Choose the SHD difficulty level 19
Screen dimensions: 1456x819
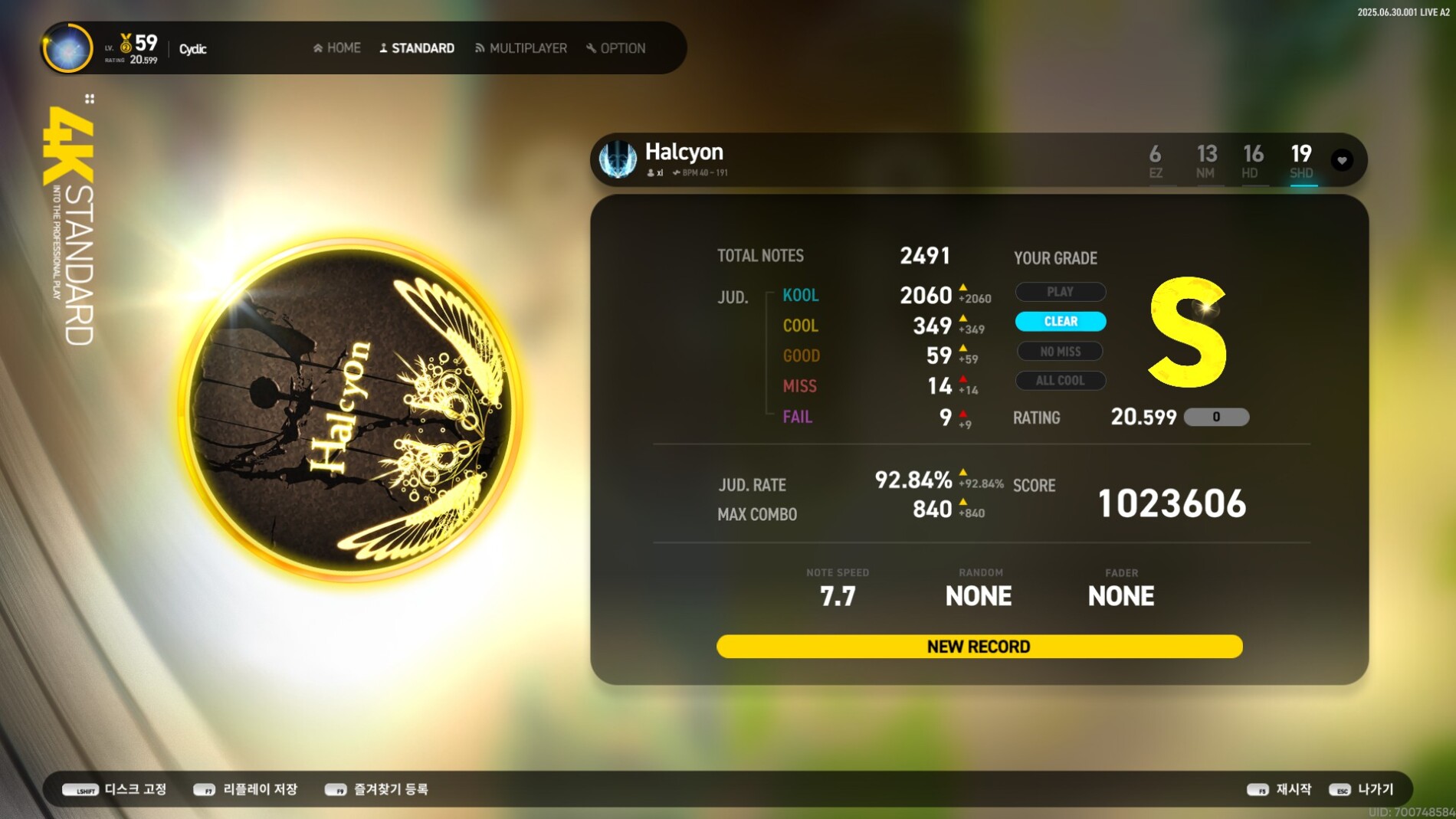coord(1301,161)
